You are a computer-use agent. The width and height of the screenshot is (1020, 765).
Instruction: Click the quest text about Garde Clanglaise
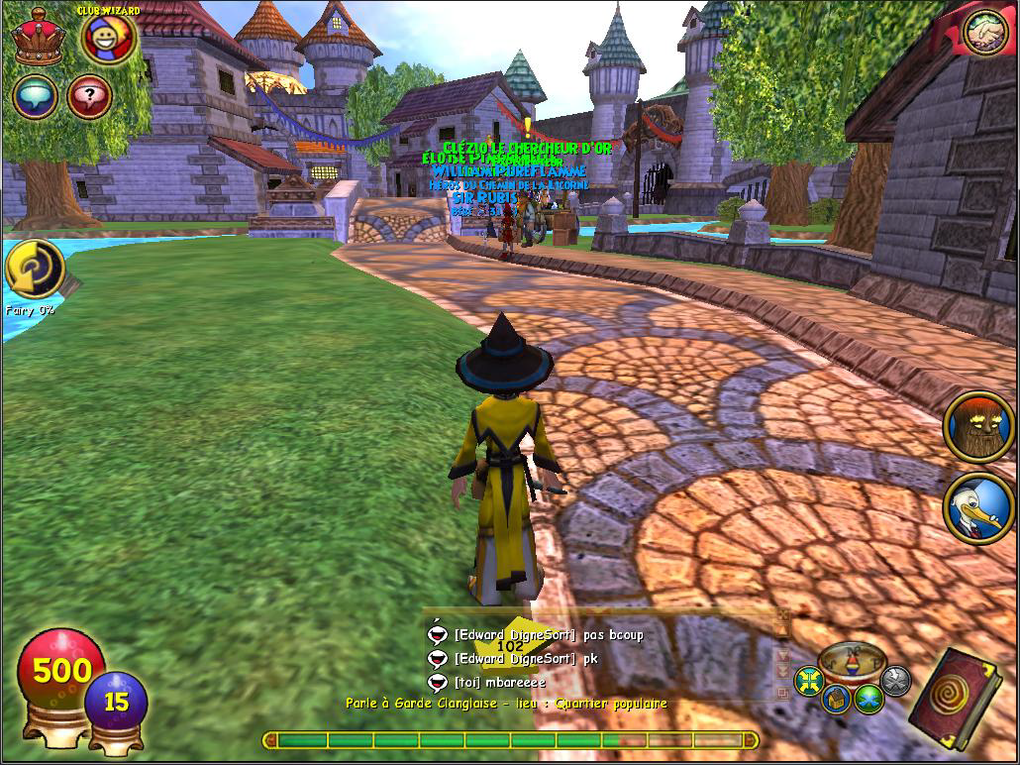point(506,704)
